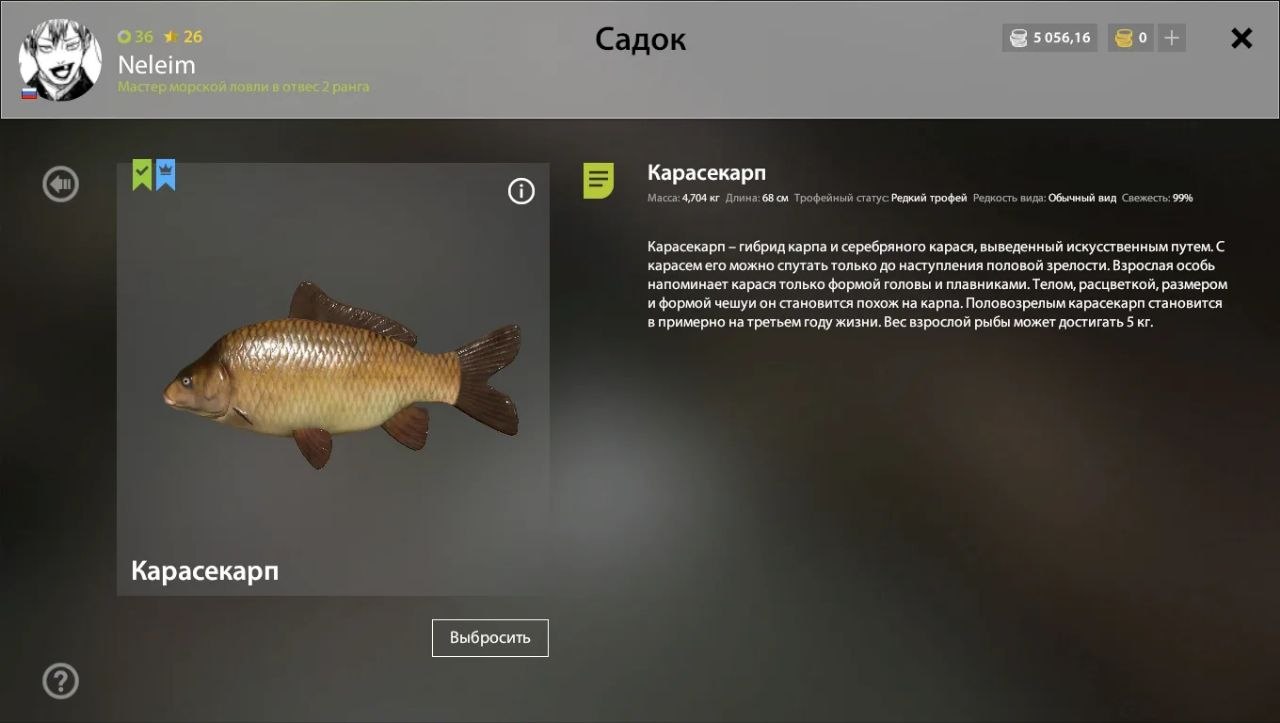Click the plus button to add money
The height and width of the screenshot is (723, 1280).
pyautogui.click(x=1171, y=38)
